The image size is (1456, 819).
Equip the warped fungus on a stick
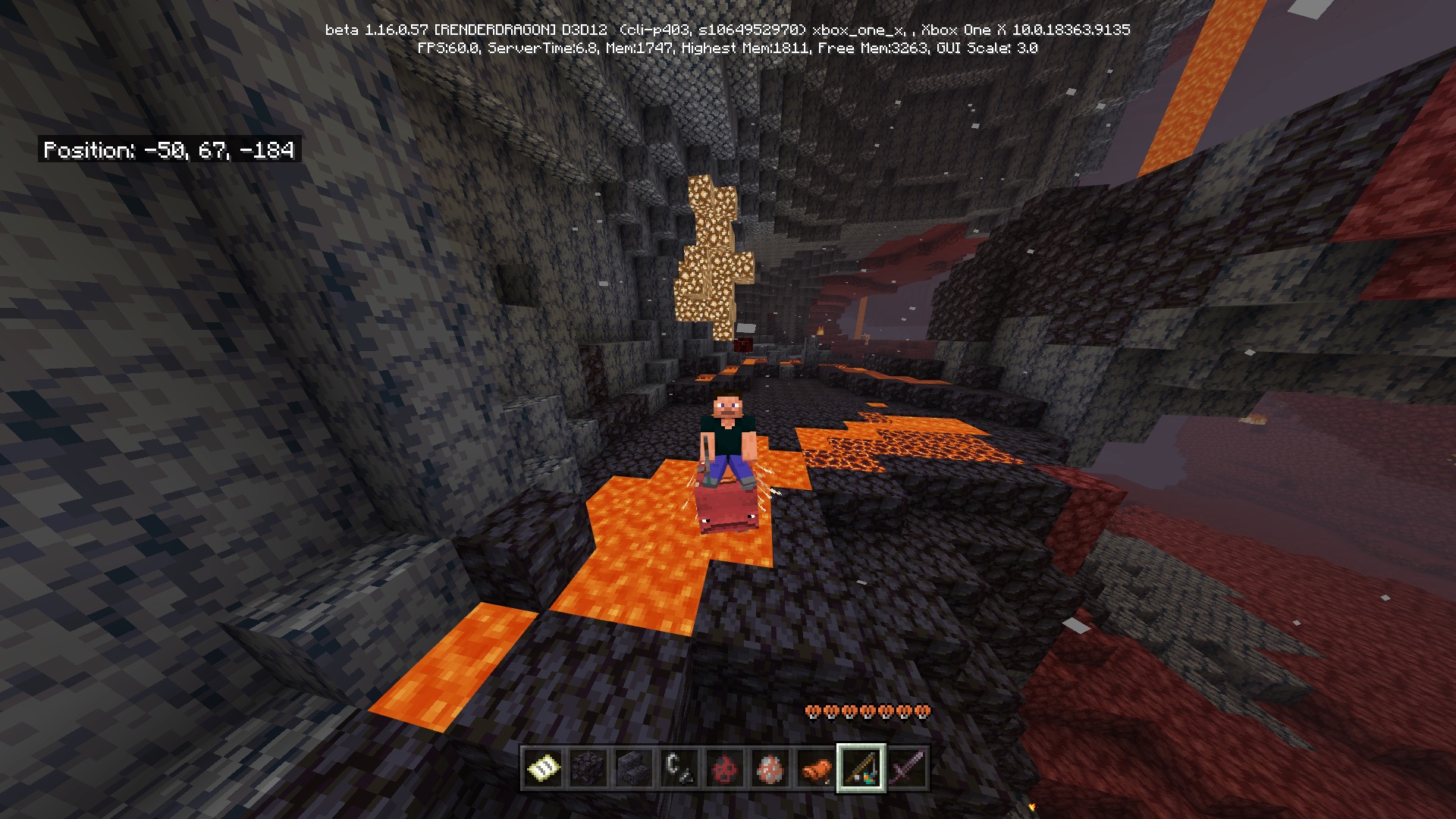pos(861,768)
